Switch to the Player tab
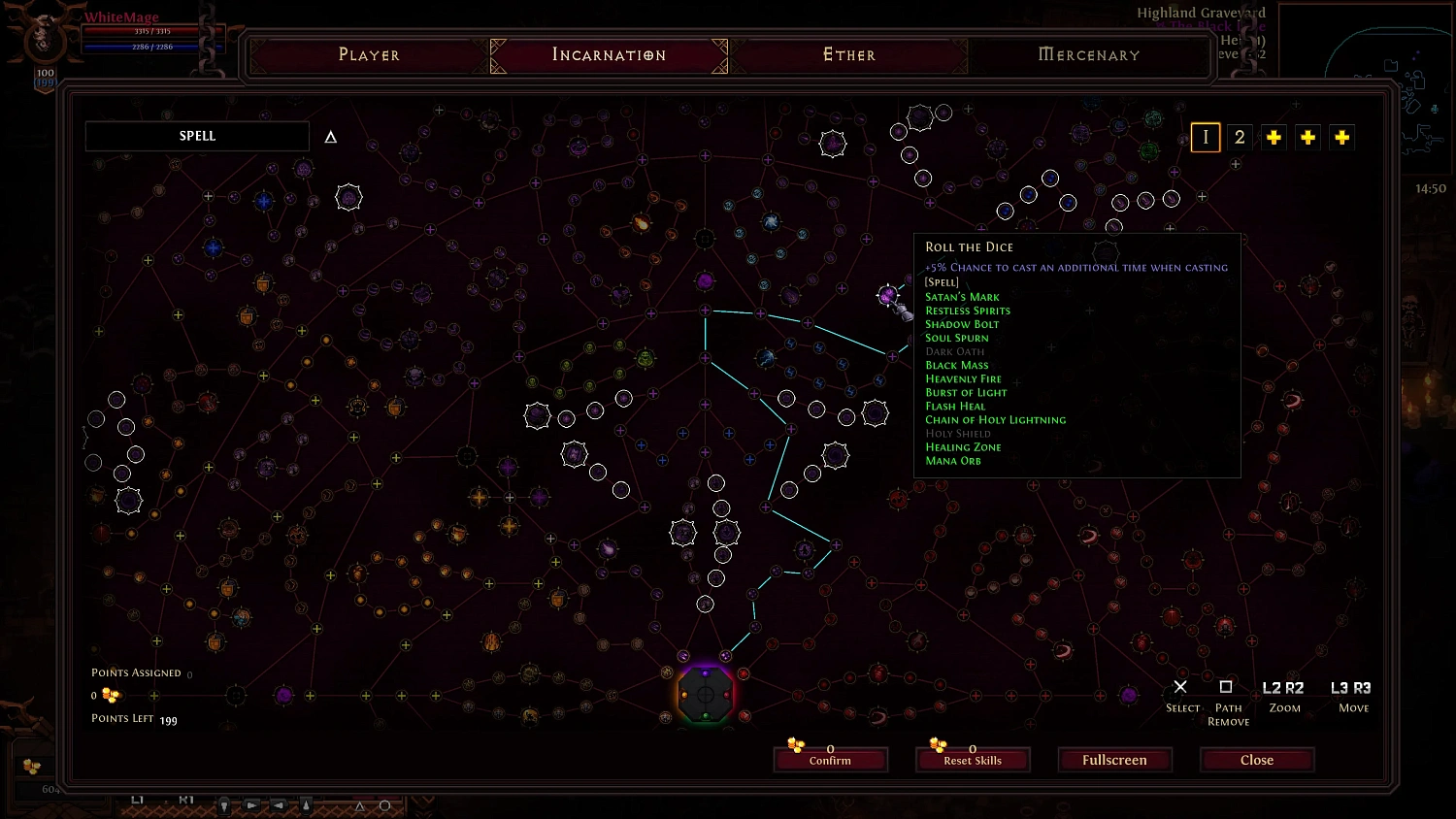The image size is (1456, 819). (x=369, y=55)
